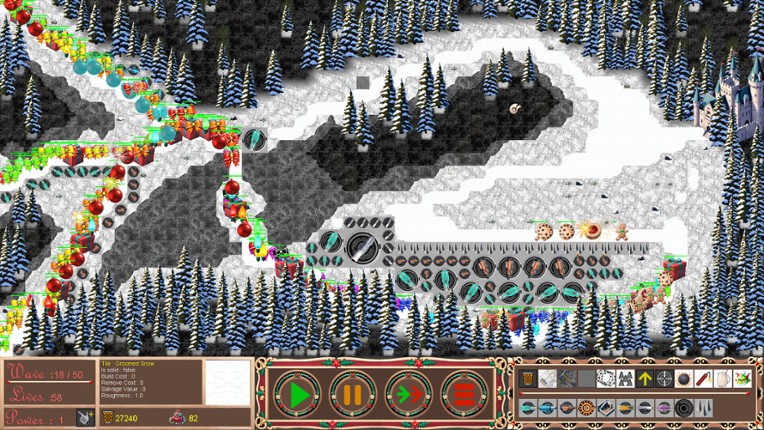Select the barbed wire coil icon
Screen dimensions: 764x430
pyautogui.click(x=606, y=379)
